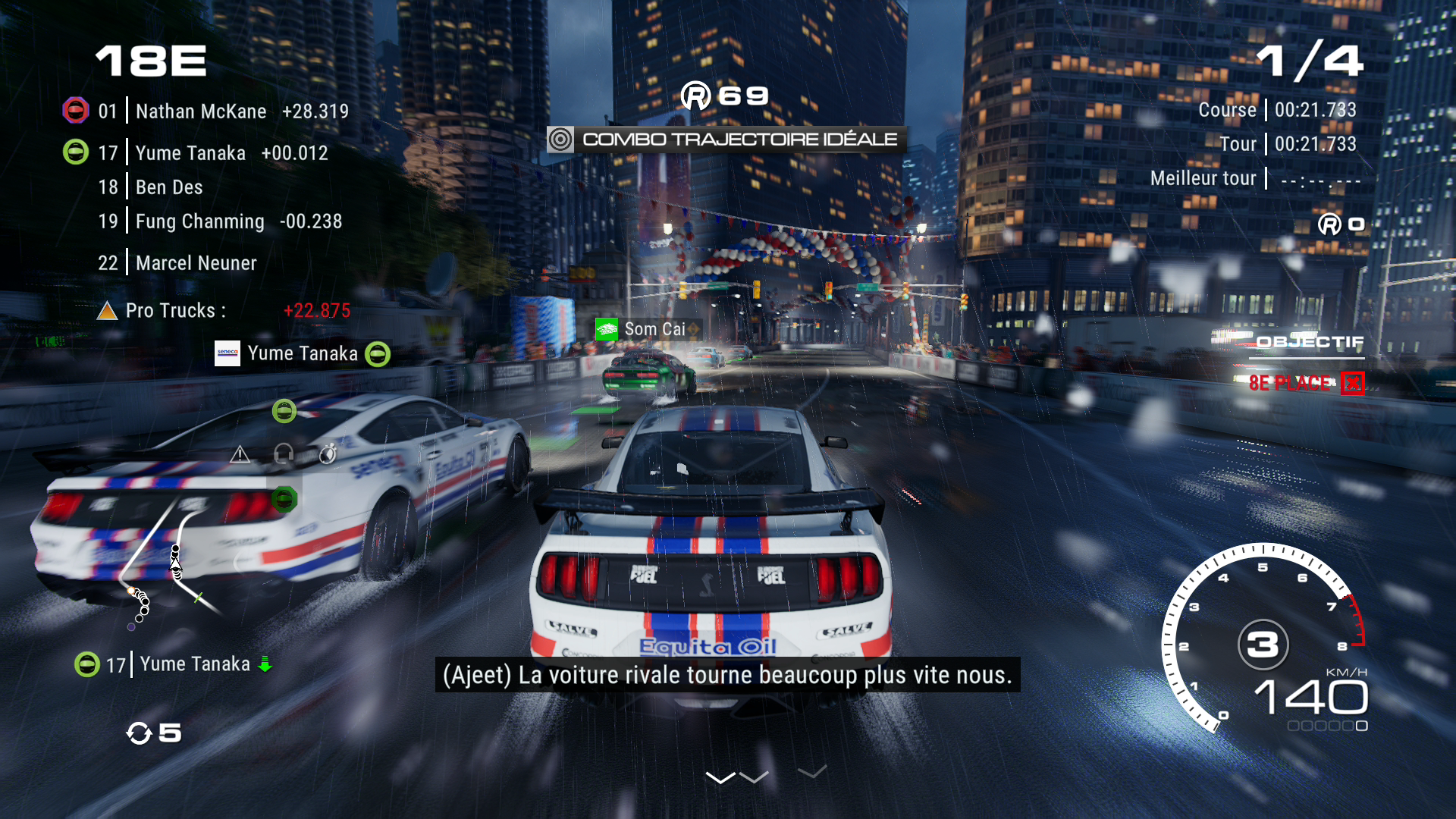The width and height of the screenshot is (1456, 819).
Task: Click the Pro Trucks warning triangle
Action: click(x=107, y=311)
